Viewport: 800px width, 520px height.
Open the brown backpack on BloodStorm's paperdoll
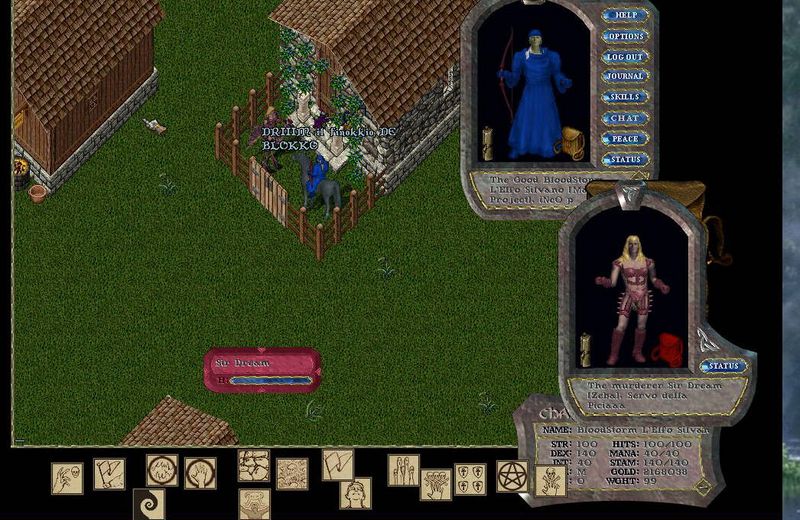[569, 141]
